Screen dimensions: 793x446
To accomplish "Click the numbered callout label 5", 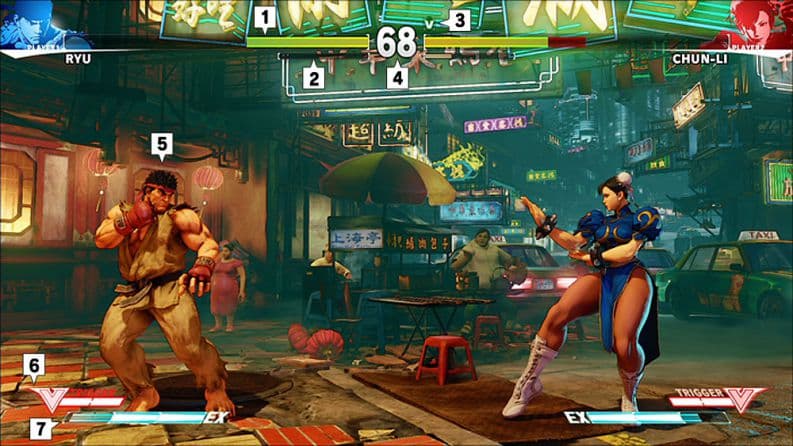I will 162,145.
